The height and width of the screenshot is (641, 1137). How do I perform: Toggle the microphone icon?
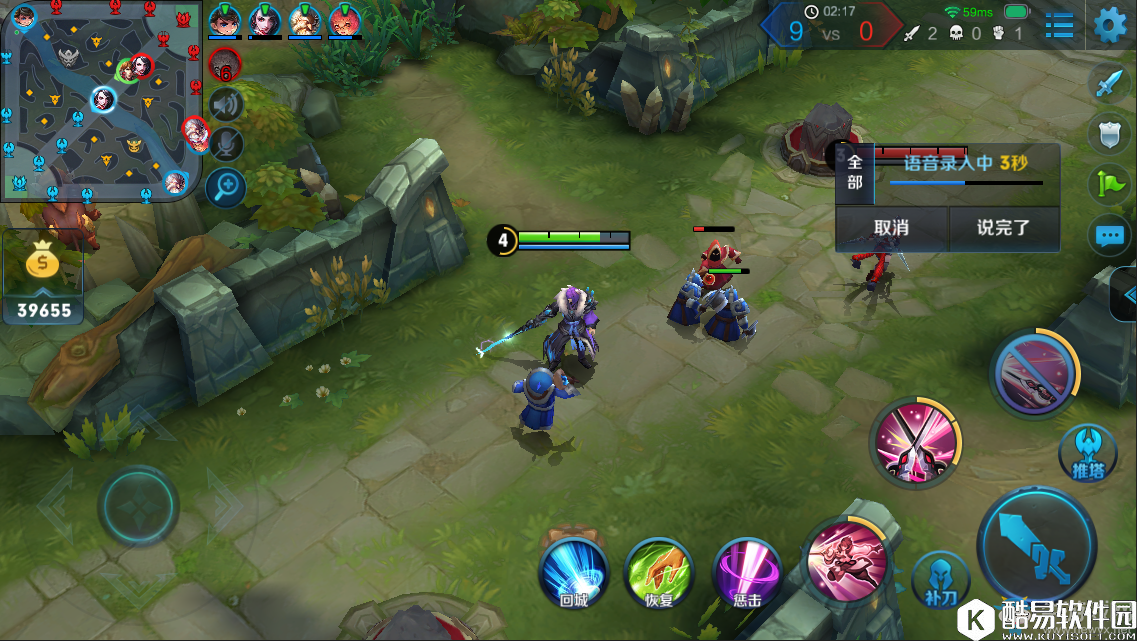[x=227, y=144]
